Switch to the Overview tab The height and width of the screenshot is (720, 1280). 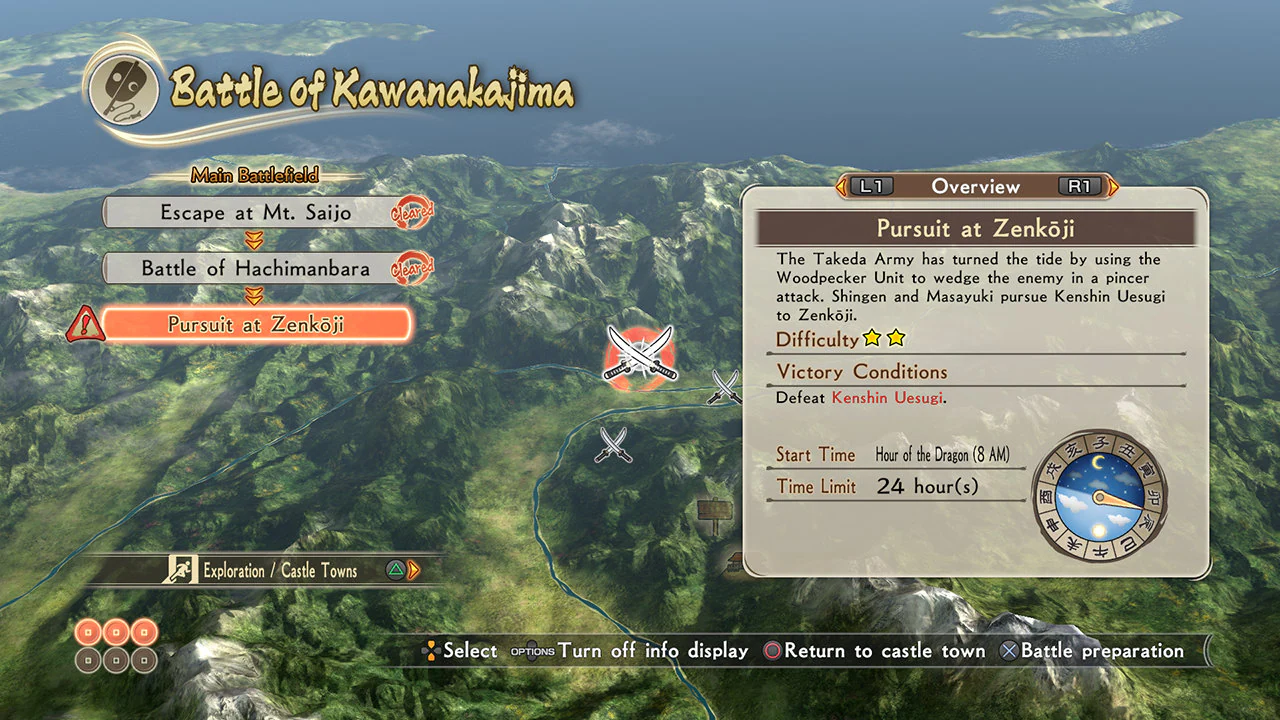pyautogui.click(x=976, y=187)
